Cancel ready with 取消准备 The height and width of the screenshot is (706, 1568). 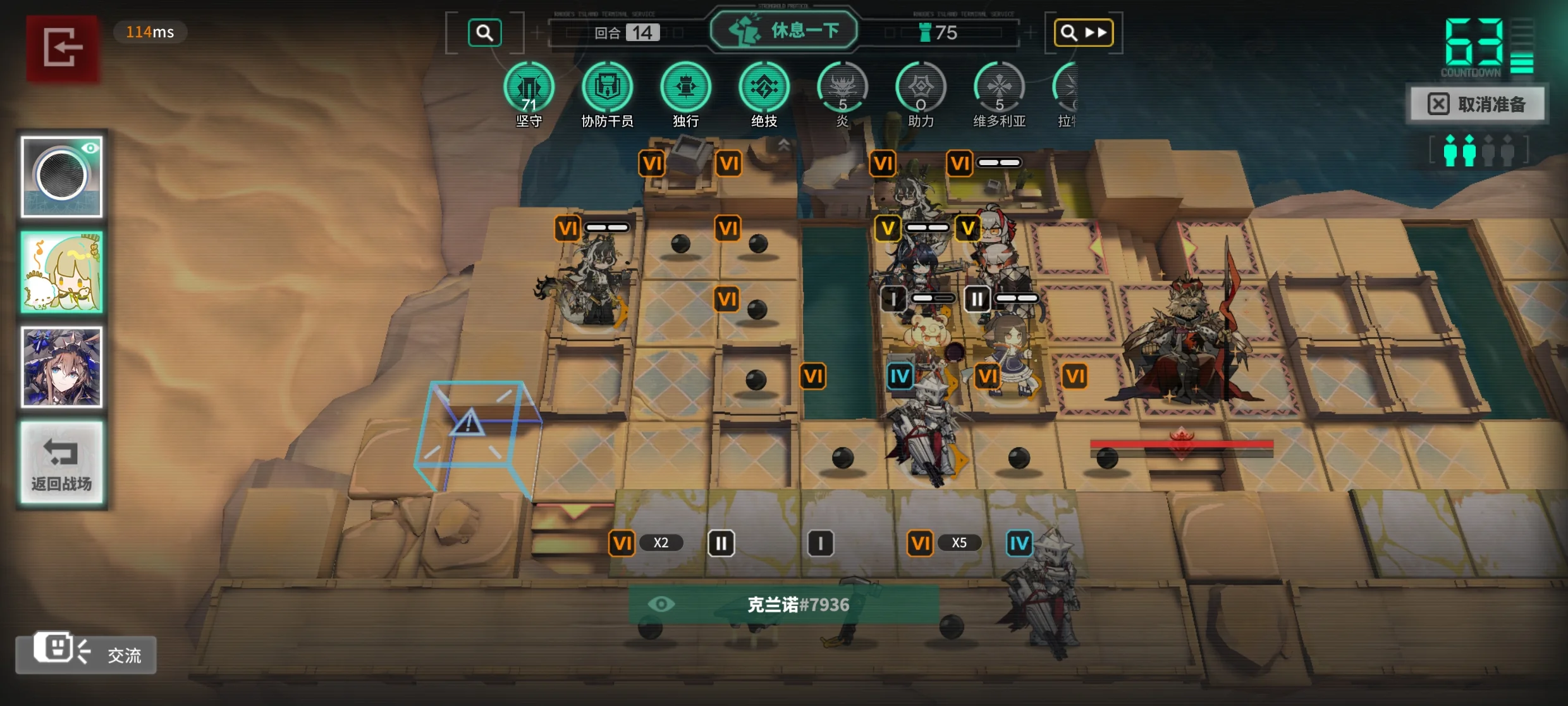pyautogui.click(x=1477, y=104)
